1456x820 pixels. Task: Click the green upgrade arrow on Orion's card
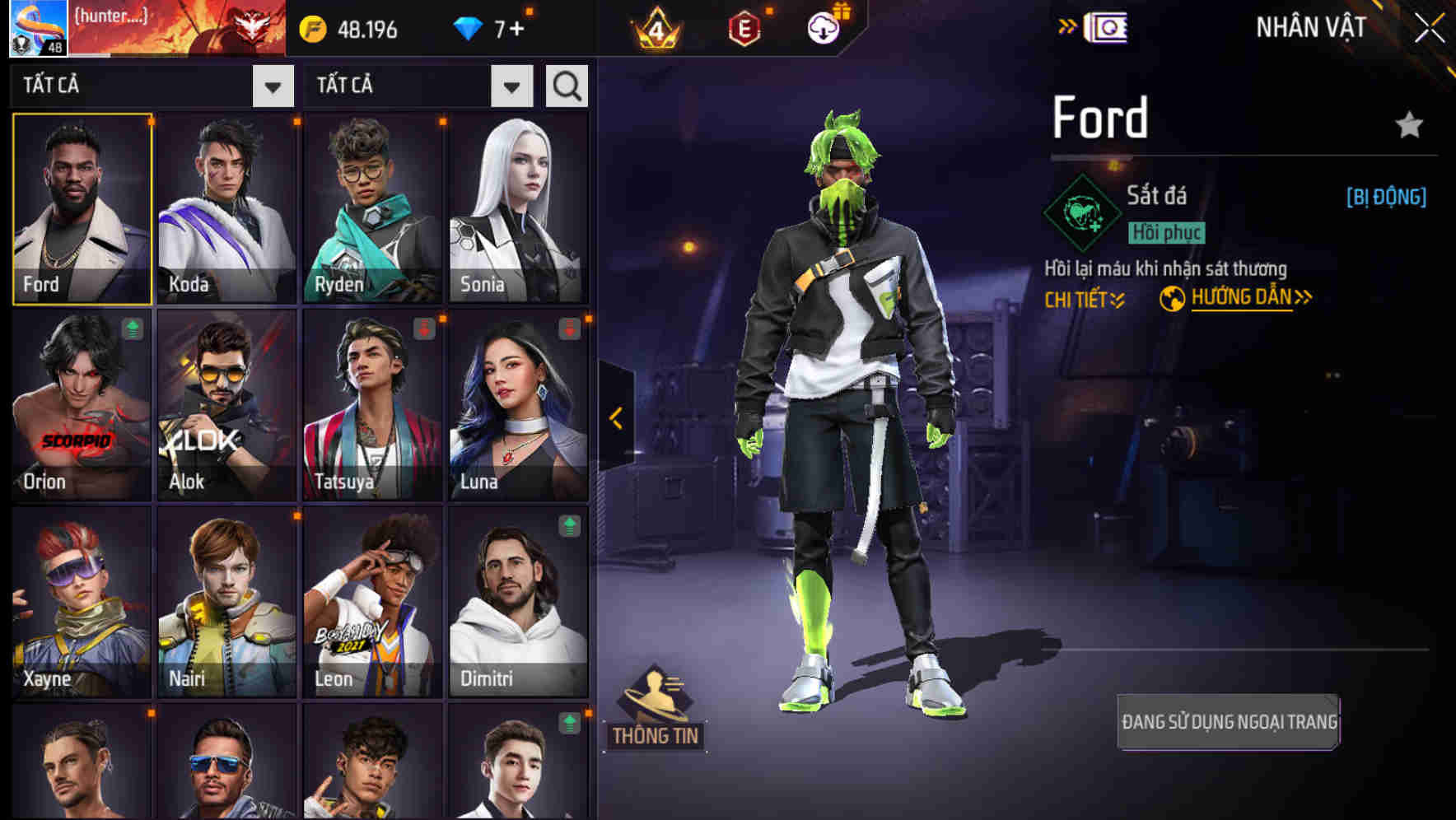(132, 328)
